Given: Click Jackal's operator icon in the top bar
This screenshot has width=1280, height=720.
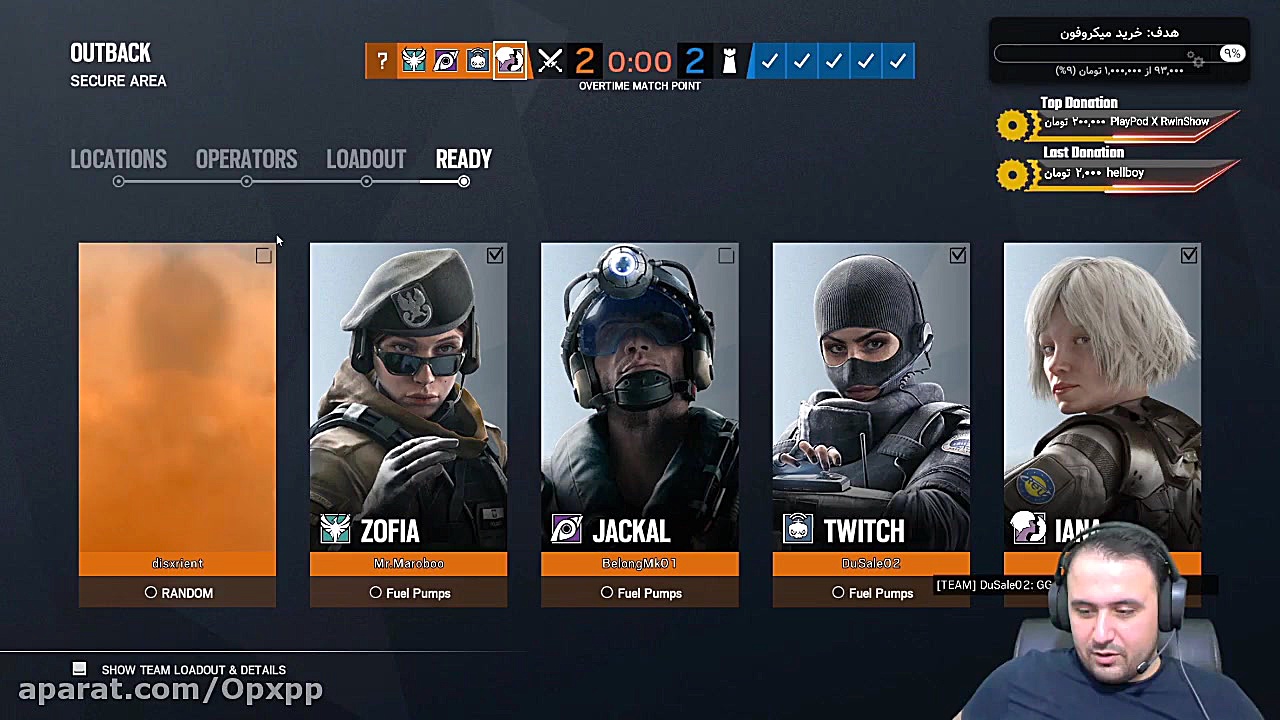Looking at the screenshot, I should (x=446, y=61).
